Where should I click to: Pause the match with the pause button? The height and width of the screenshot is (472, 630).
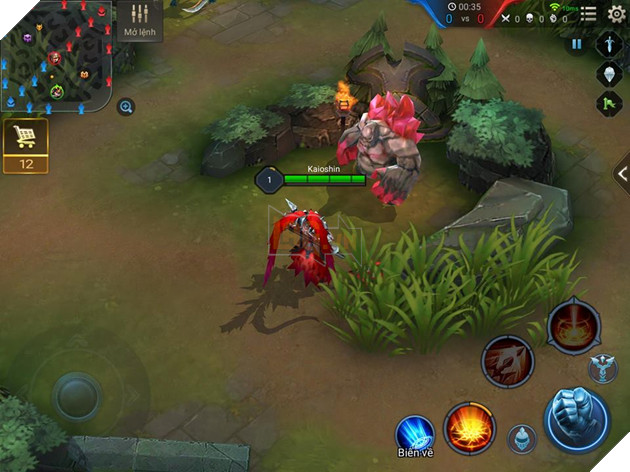point(577,45)
